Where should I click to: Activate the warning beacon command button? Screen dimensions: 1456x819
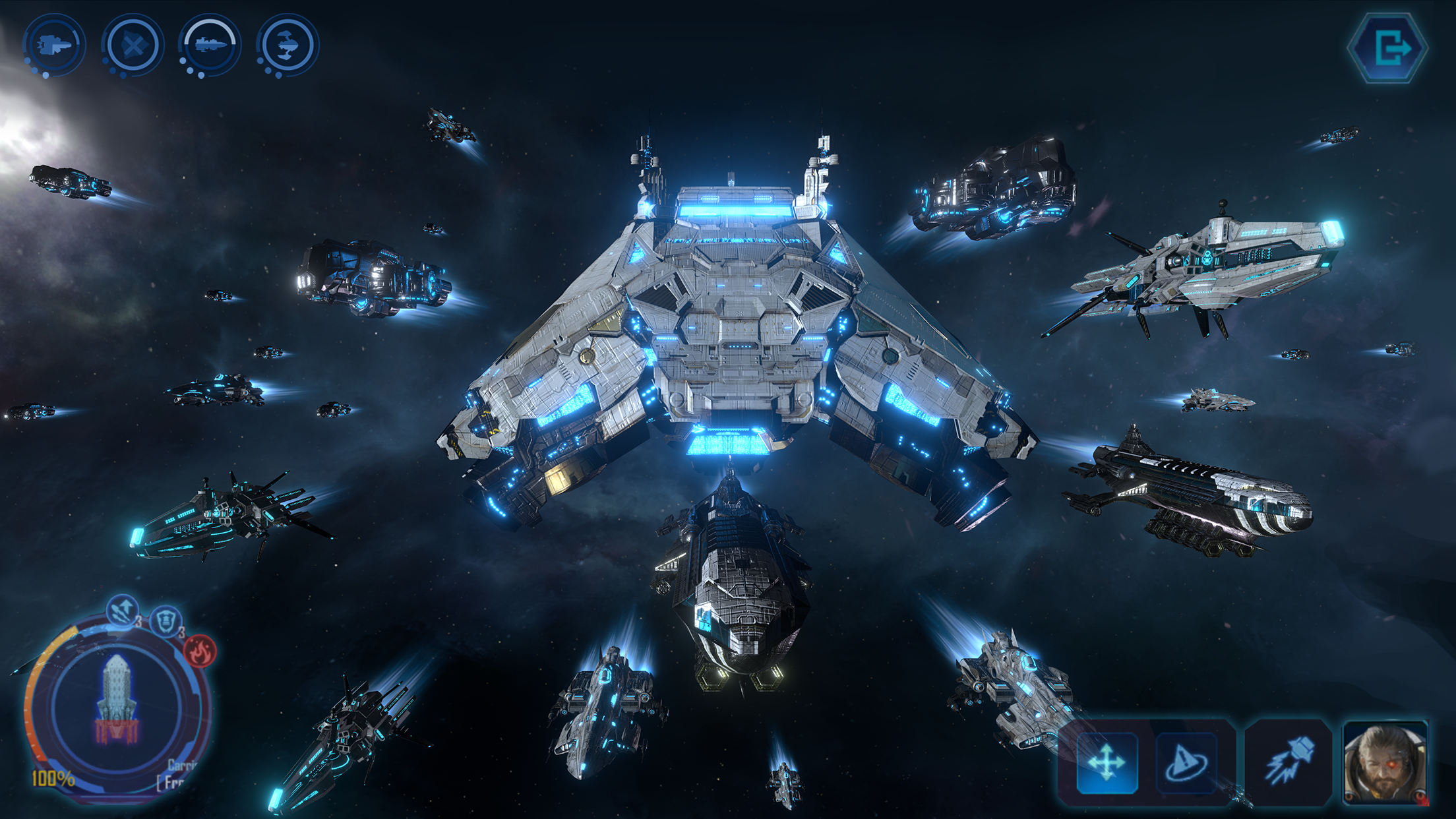1186,763
